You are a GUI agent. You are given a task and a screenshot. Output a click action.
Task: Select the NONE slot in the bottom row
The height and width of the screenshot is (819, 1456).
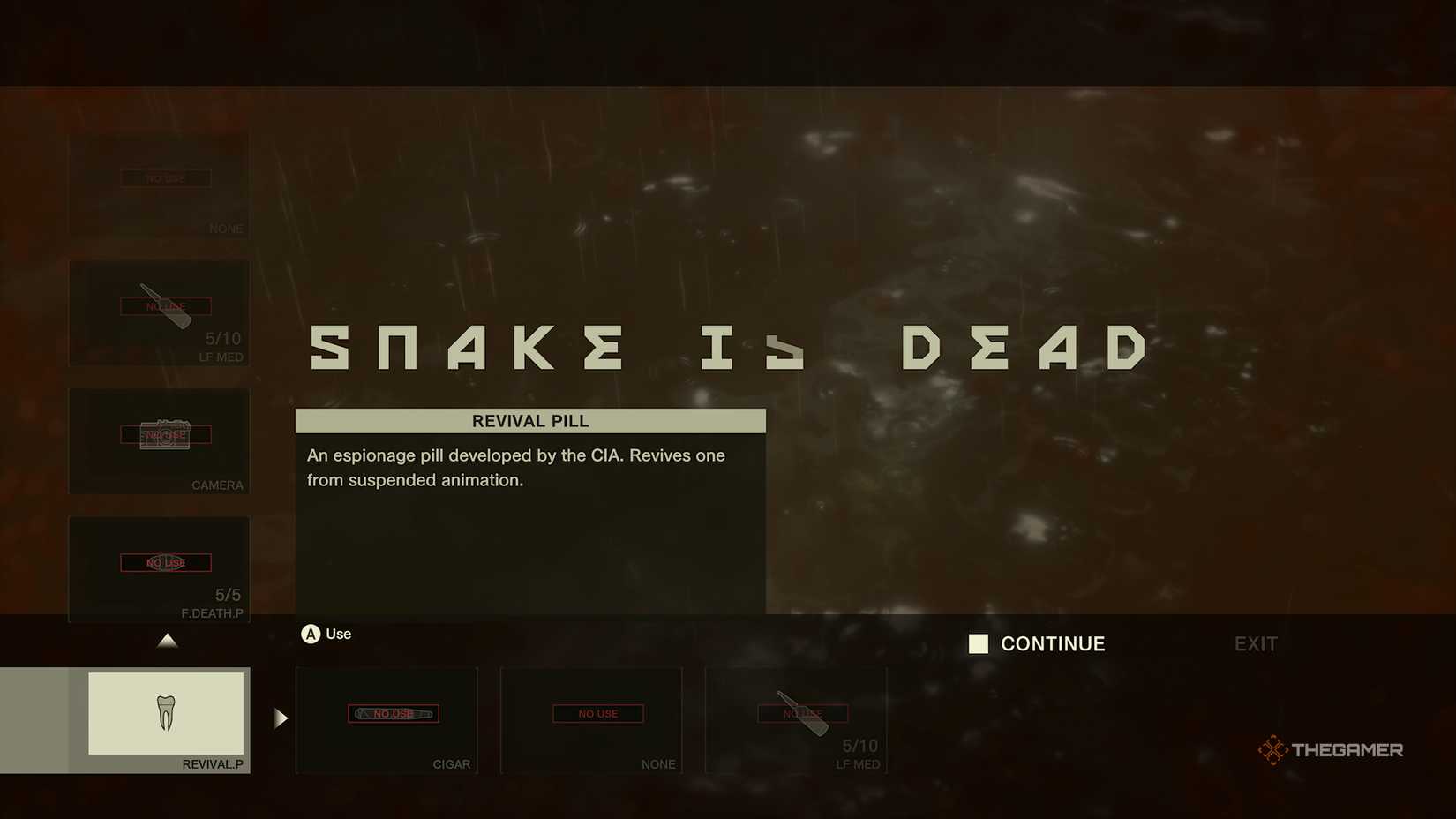(591, 721)
